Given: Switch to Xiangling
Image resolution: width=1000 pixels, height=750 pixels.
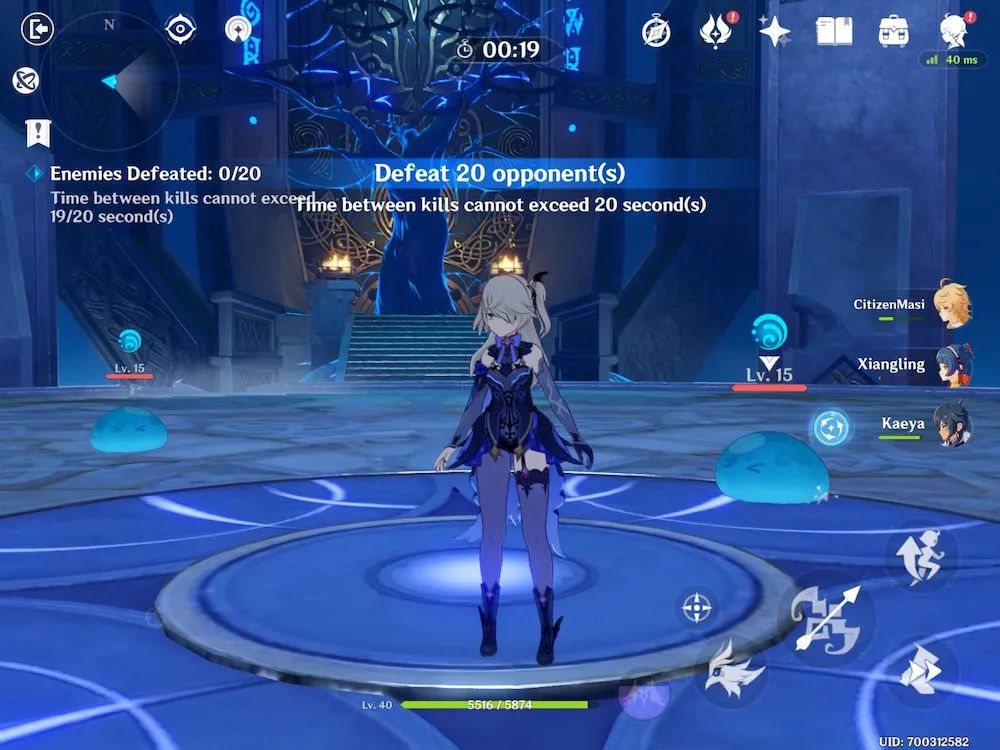Looking at the screenshot, I should [x=950, y=365].
